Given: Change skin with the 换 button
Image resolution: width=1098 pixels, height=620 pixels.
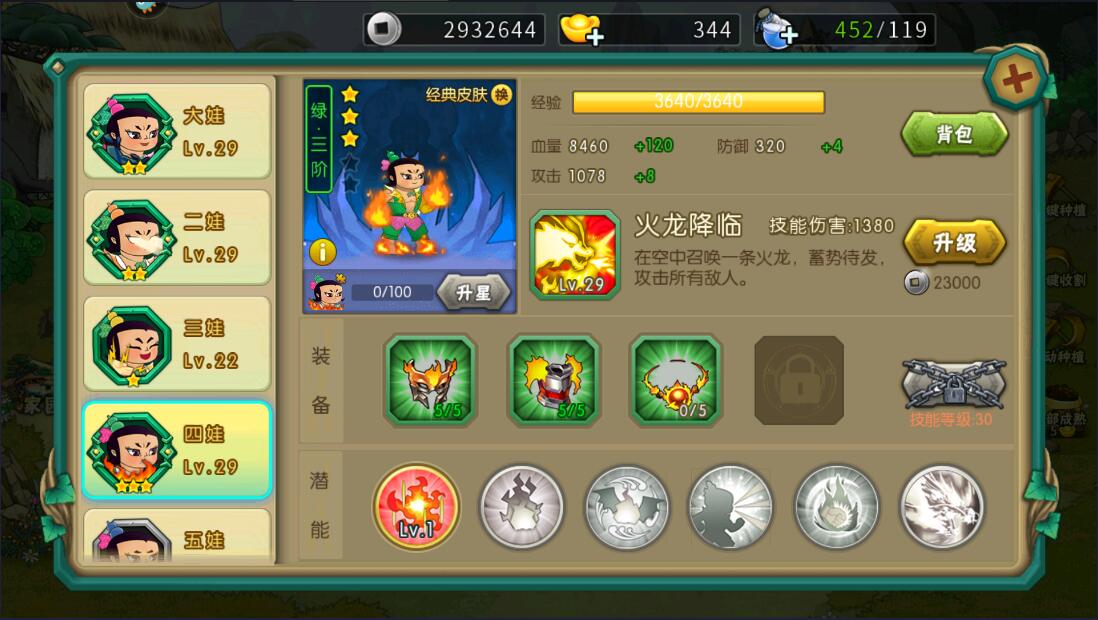Looking at the screenshot, I should [501, 95].
